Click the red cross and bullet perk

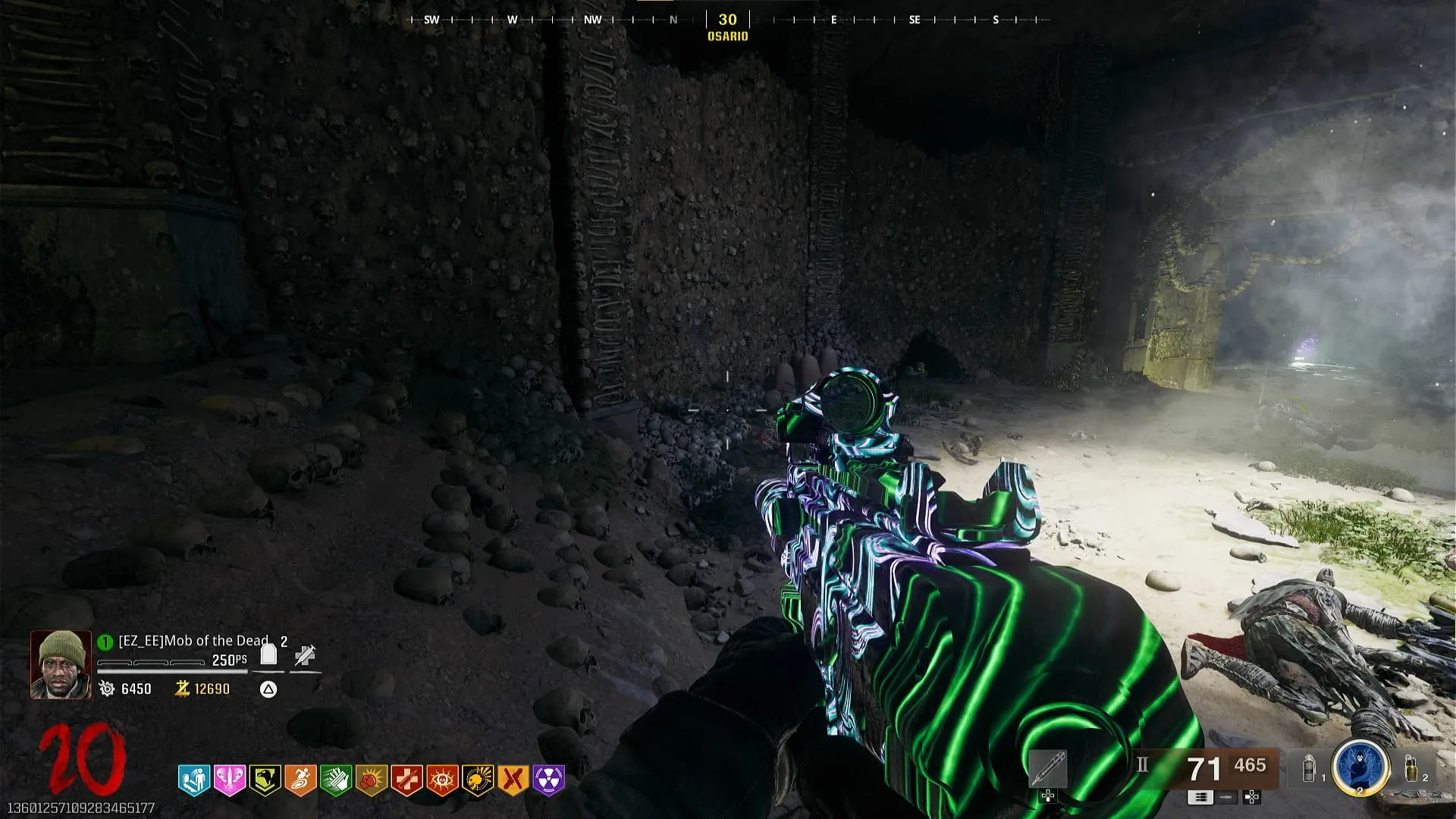[x=406, y=780]
